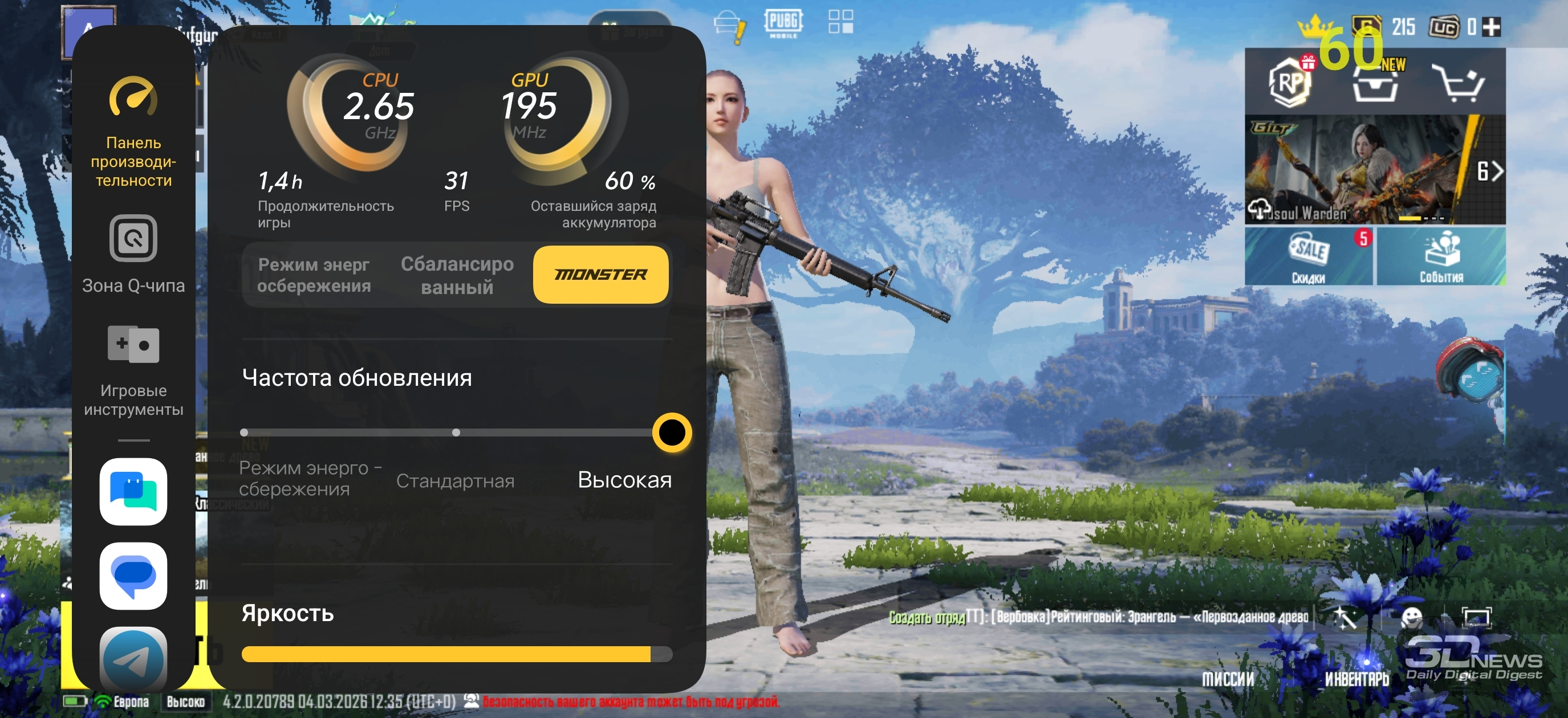Open the blue speech bubble messages app
This screenshot has height=718, width=1568.
(133, 576)
